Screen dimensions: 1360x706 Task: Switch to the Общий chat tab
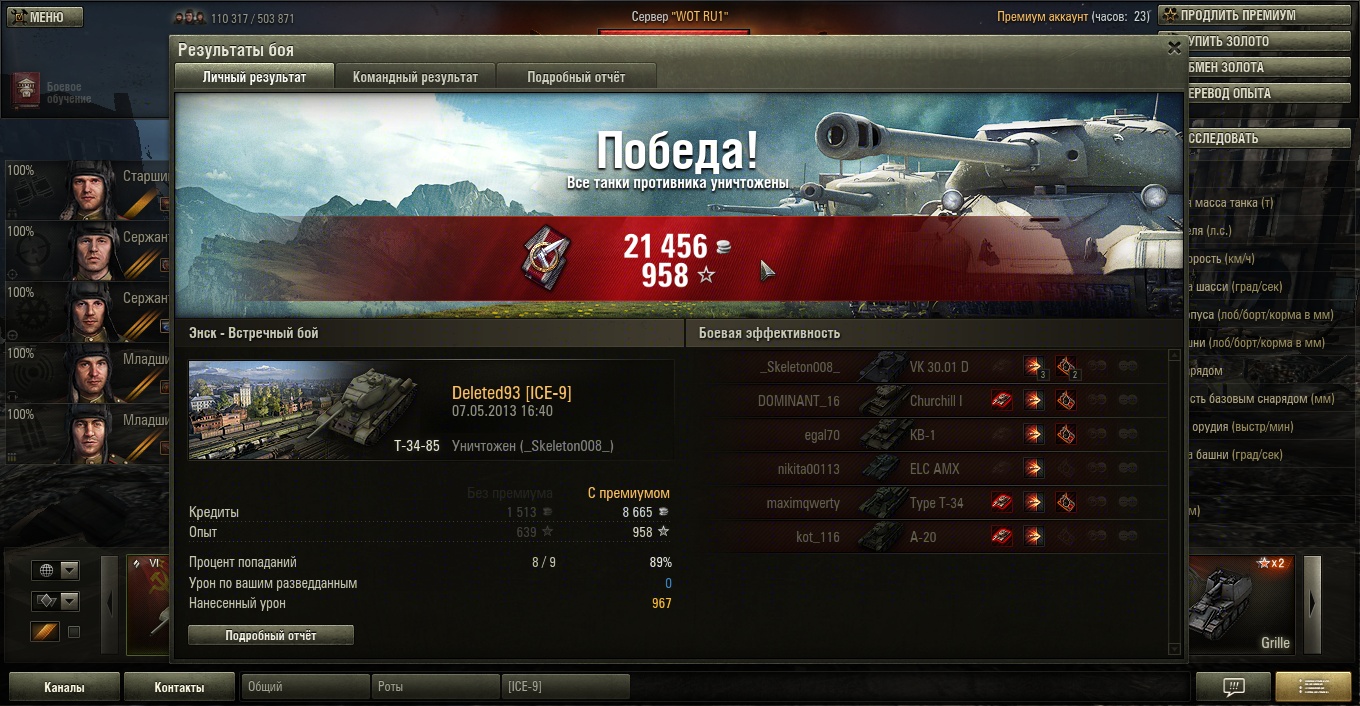coord(305,687)
